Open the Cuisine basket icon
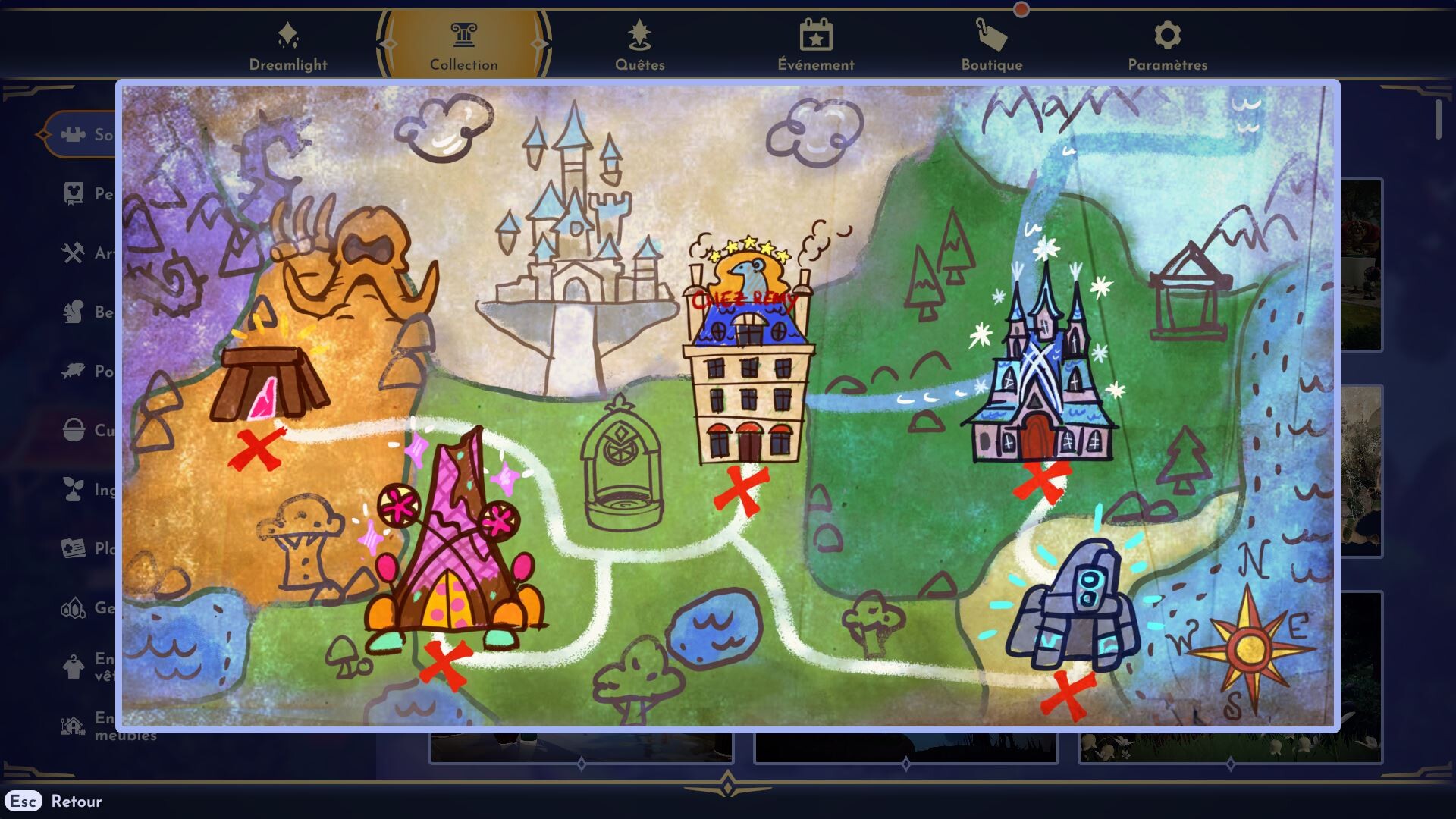 72,430
